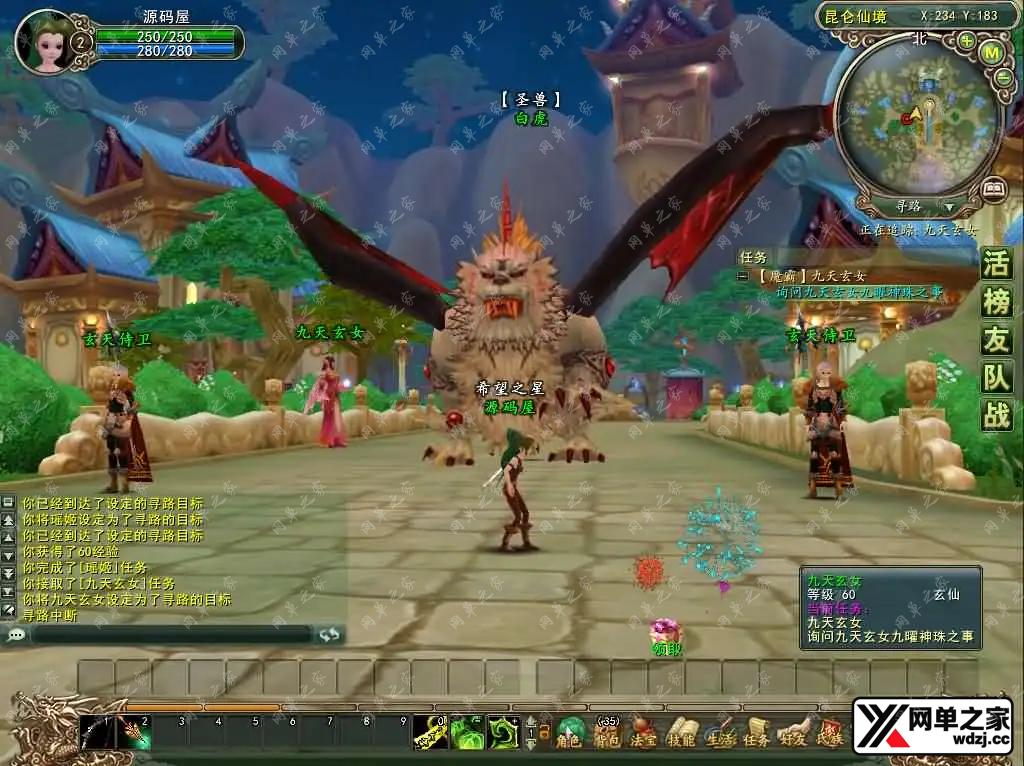Open the 好友 friends list button

793,733
